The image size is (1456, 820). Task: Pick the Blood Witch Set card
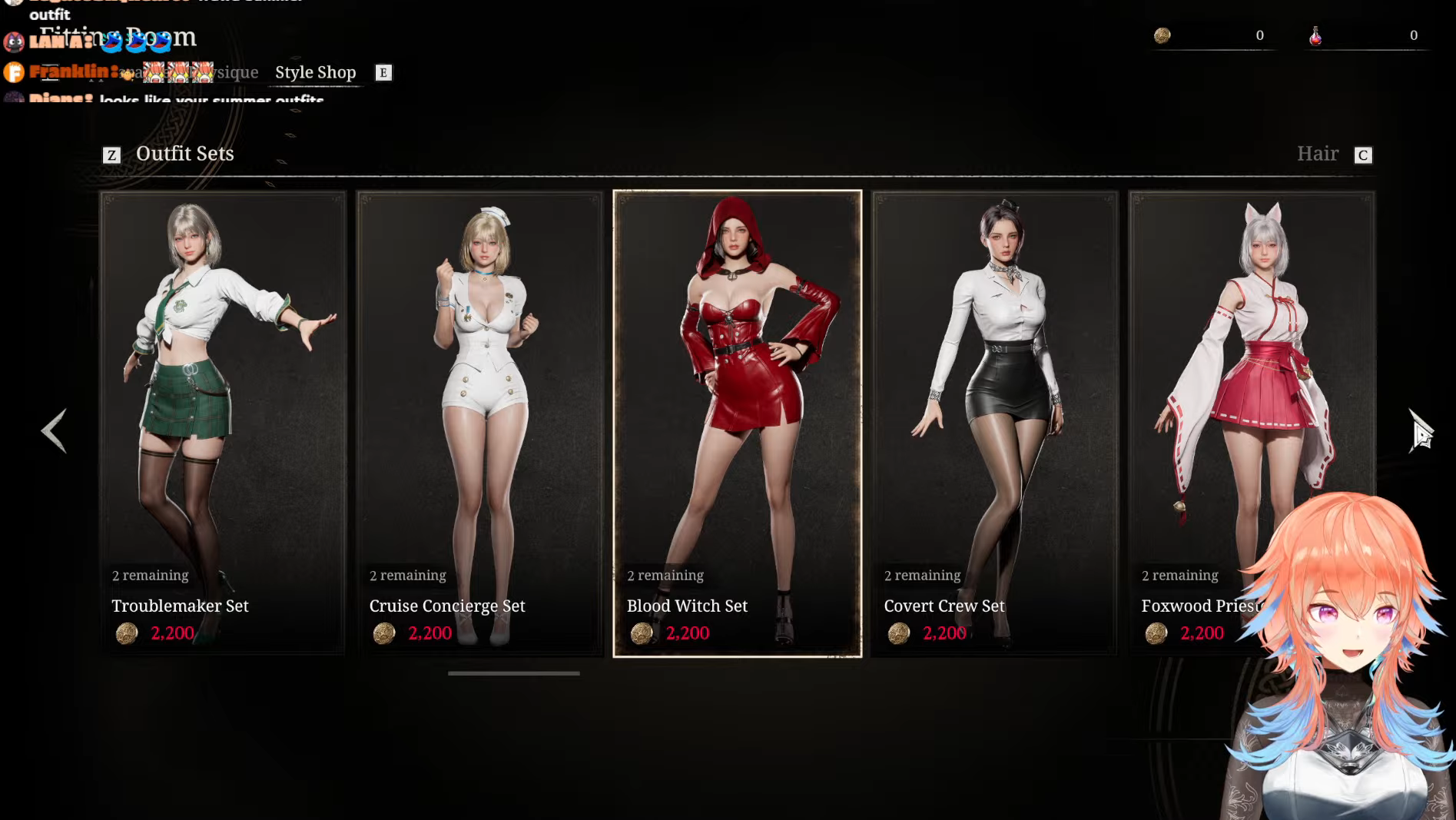pos(738,423)
